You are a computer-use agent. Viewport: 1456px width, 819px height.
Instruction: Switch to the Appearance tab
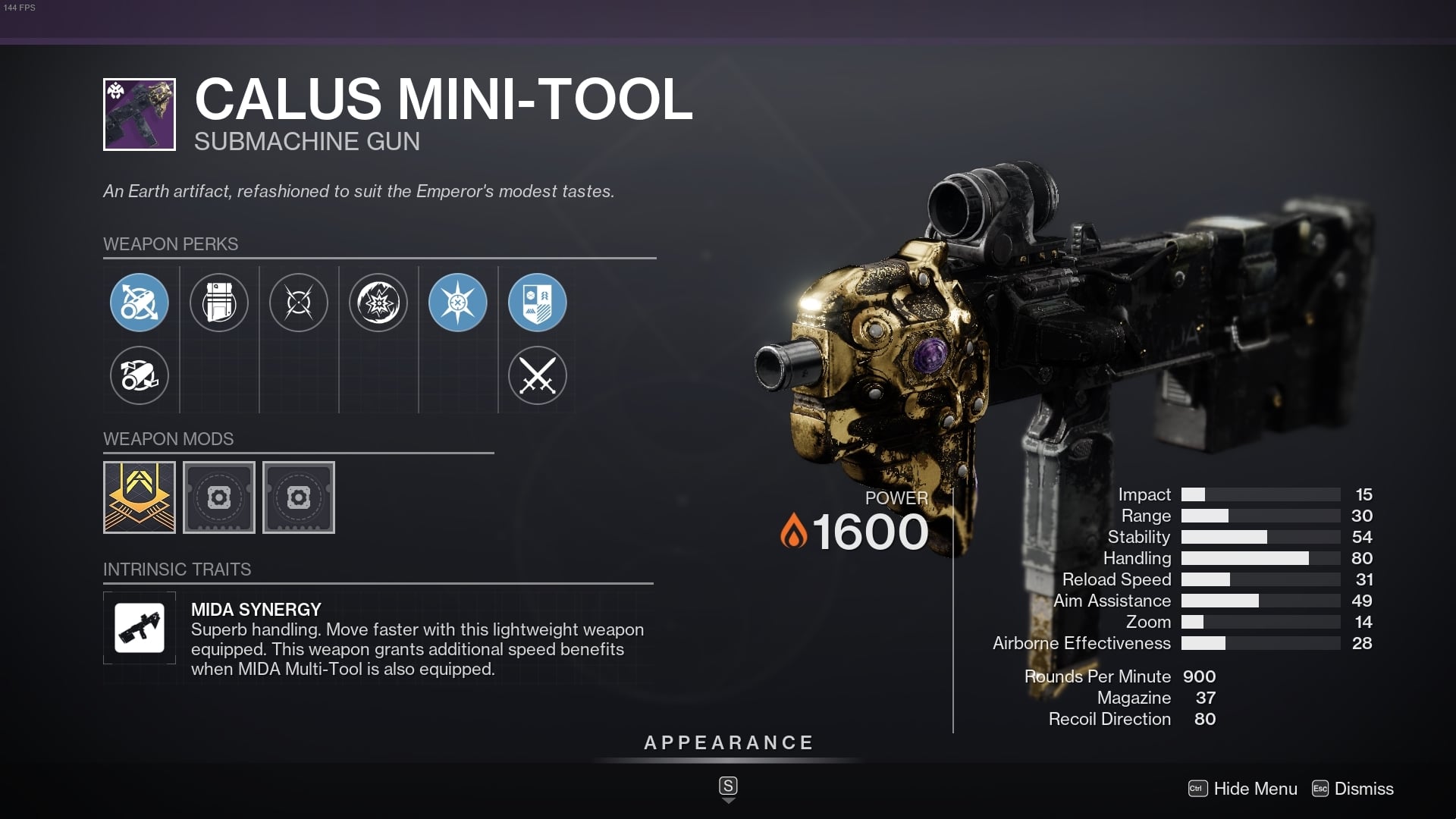point(728,743)
